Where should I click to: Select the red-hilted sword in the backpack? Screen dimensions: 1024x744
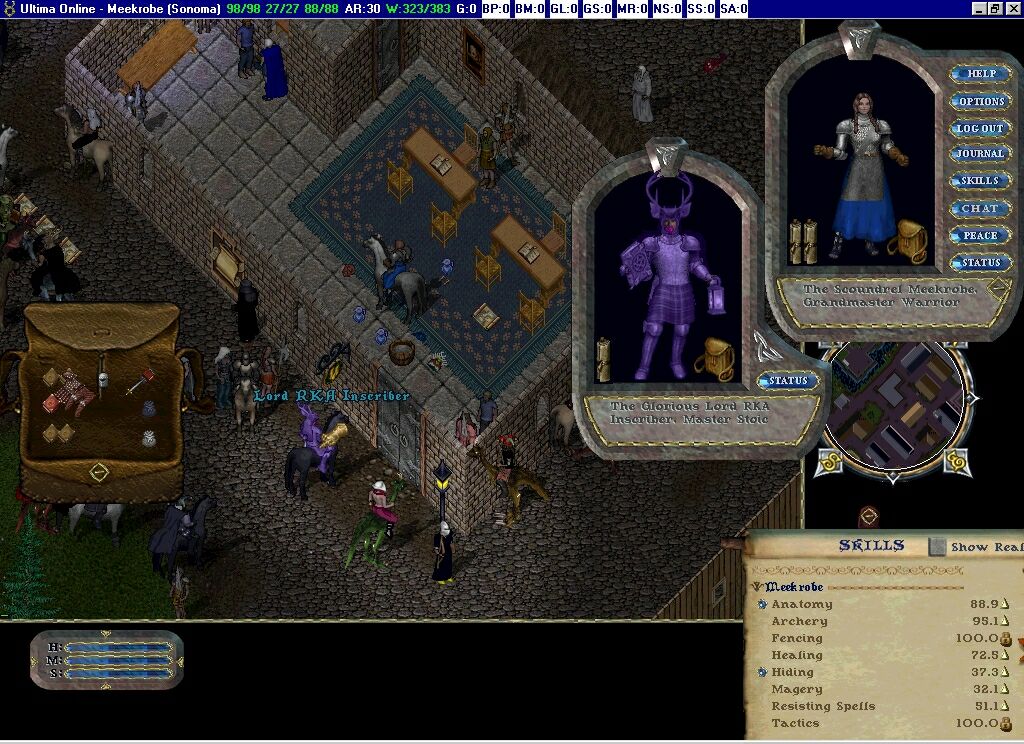pos(140,382)
